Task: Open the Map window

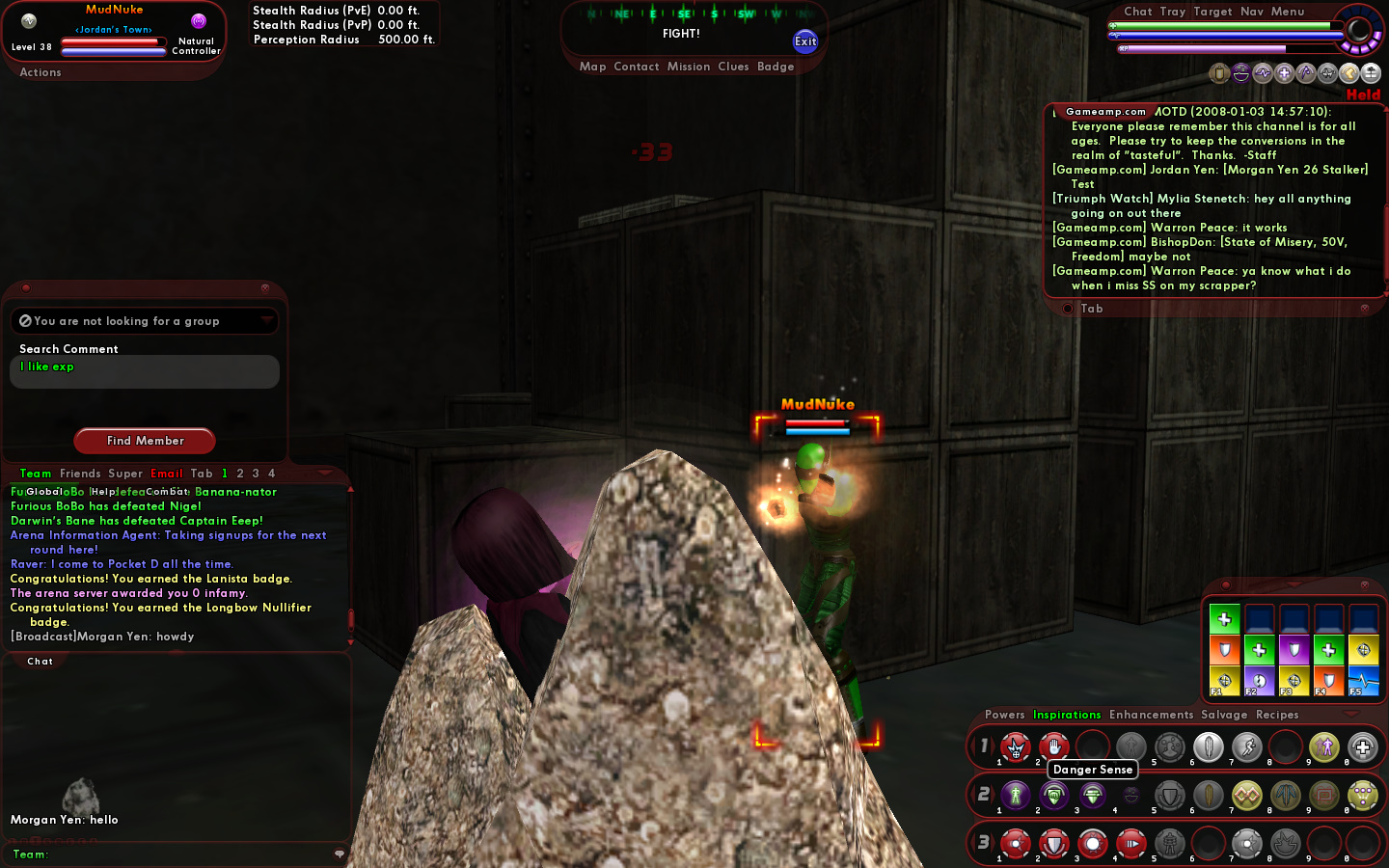Action: tap(592, 67)
